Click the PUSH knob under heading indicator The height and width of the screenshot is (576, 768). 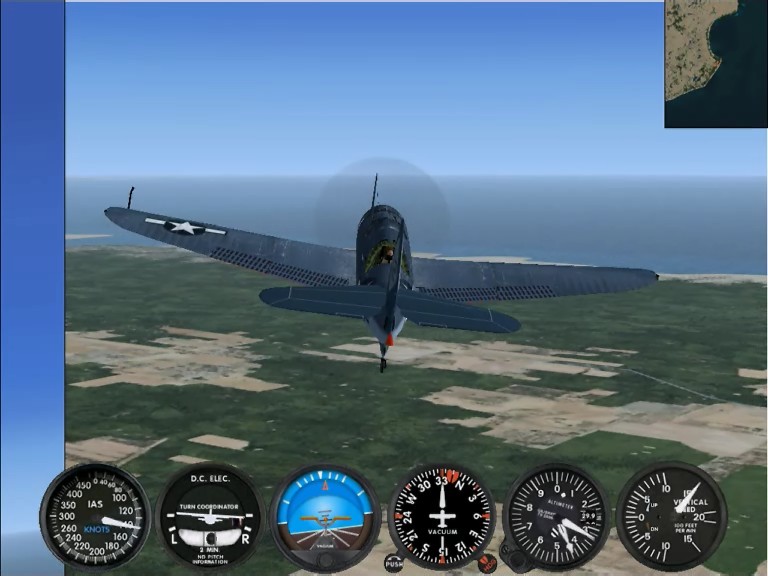(x=393, y=564)
